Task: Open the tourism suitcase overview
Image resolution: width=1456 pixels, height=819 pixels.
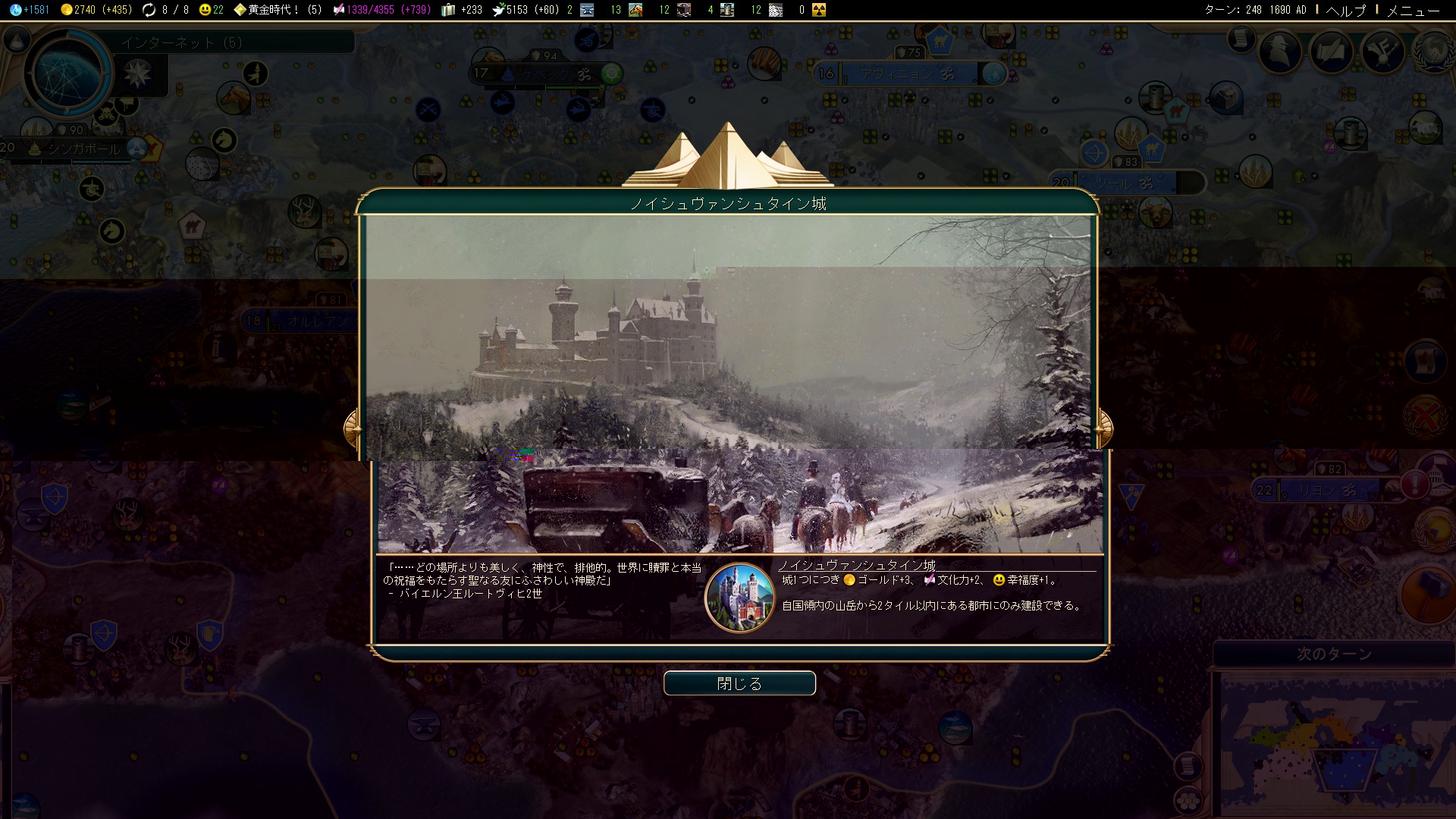Action: [x=461, y=10]
